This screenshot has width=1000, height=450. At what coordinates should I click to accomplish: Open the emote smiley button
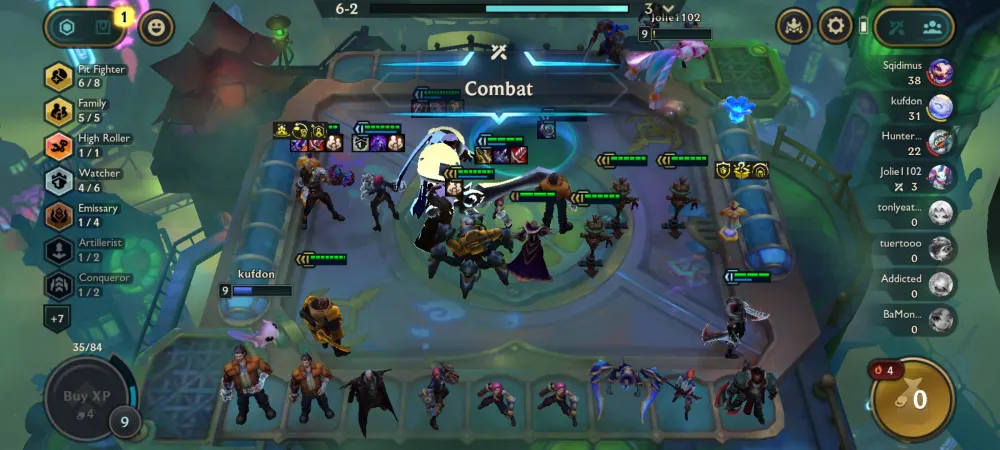pos(154,27)
